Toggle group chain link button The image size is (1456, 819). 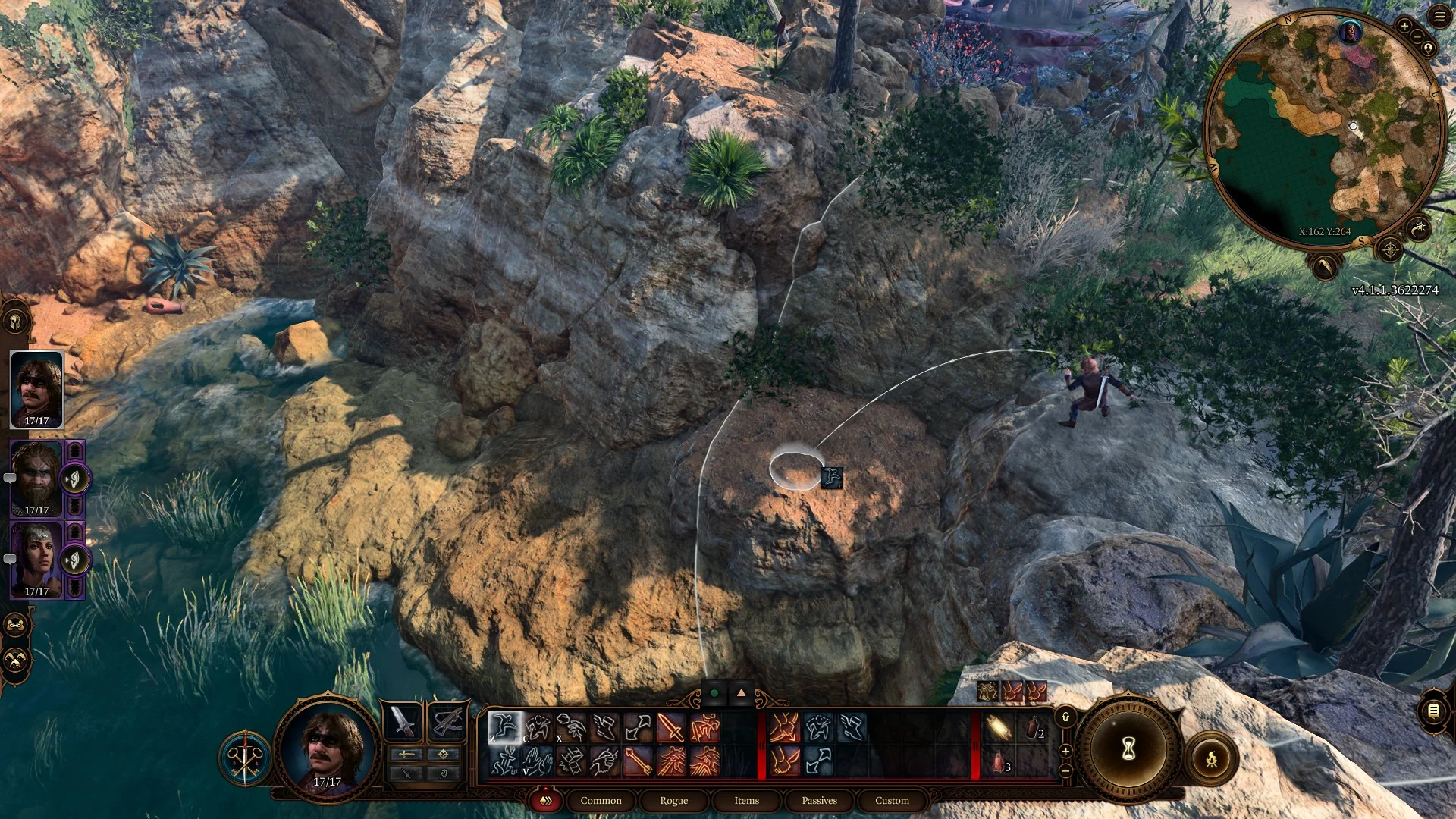[16, 626]
